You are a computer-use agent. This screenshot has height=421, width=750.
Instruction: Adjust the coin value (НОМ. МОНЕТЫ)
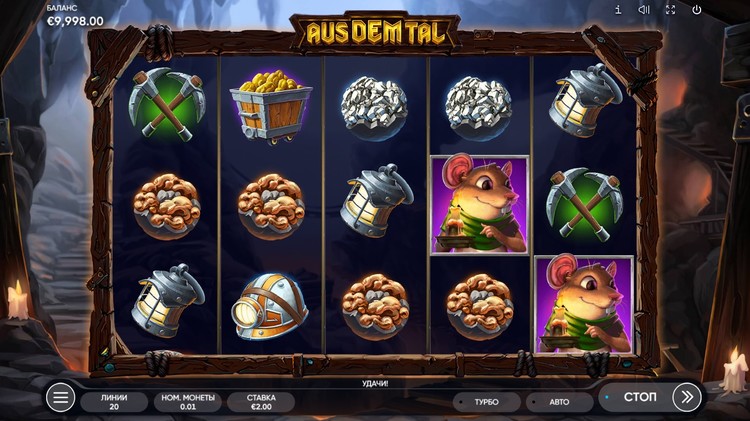coord(186,402)
